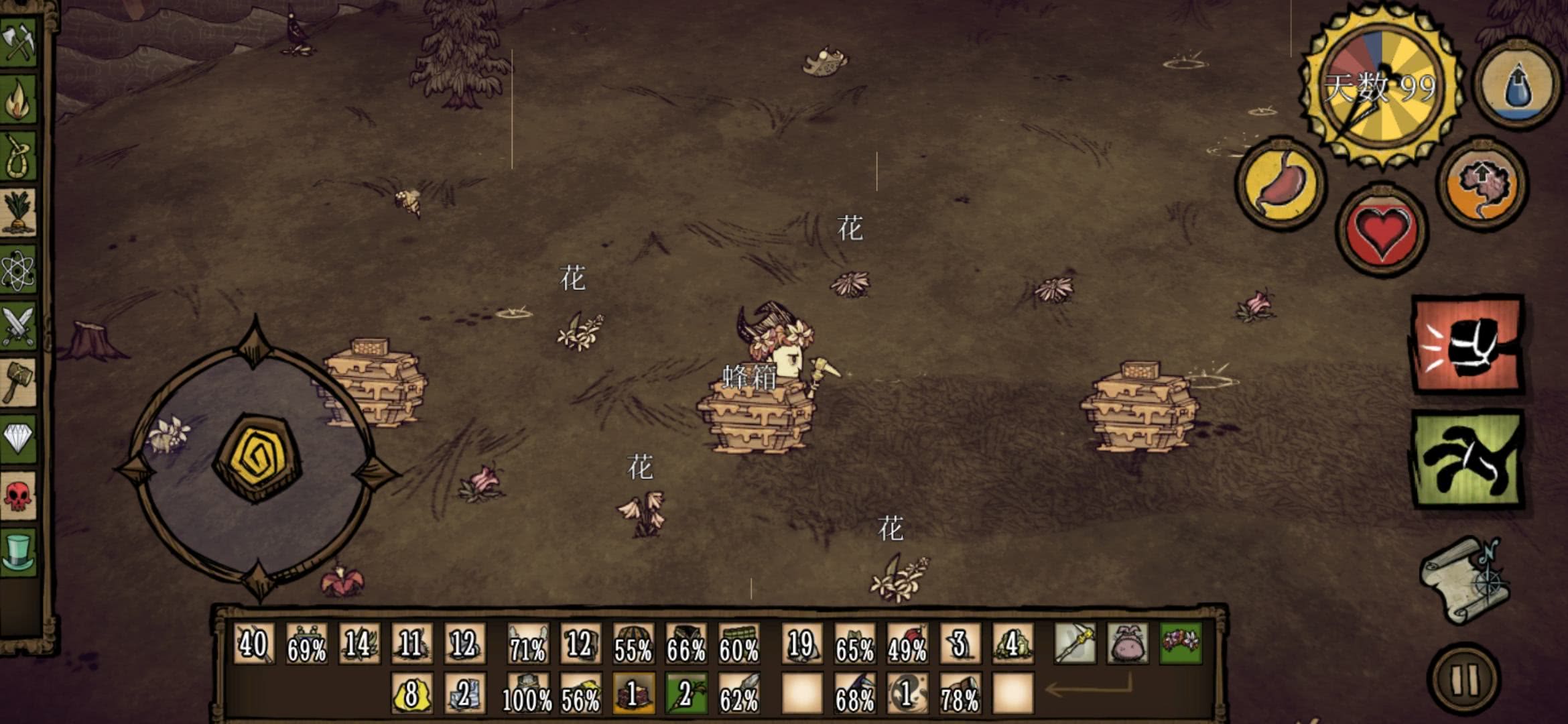The image size is (1568, 724).
Task: Open the Tools crafting tab
Action: point(19,42)
